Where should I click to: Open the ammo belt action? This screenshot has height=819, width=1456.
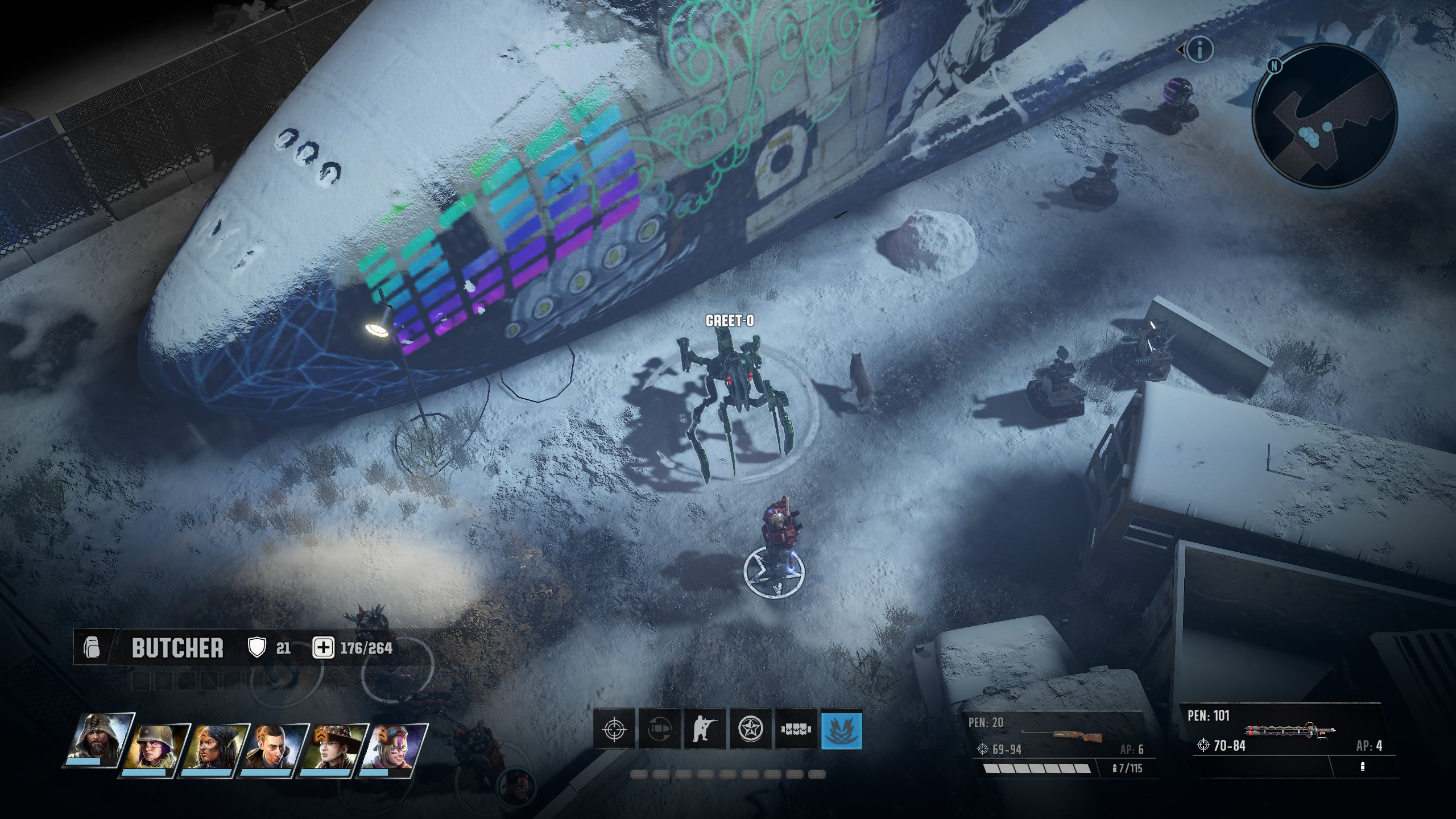pyautogui.click(x=796, y=729)
